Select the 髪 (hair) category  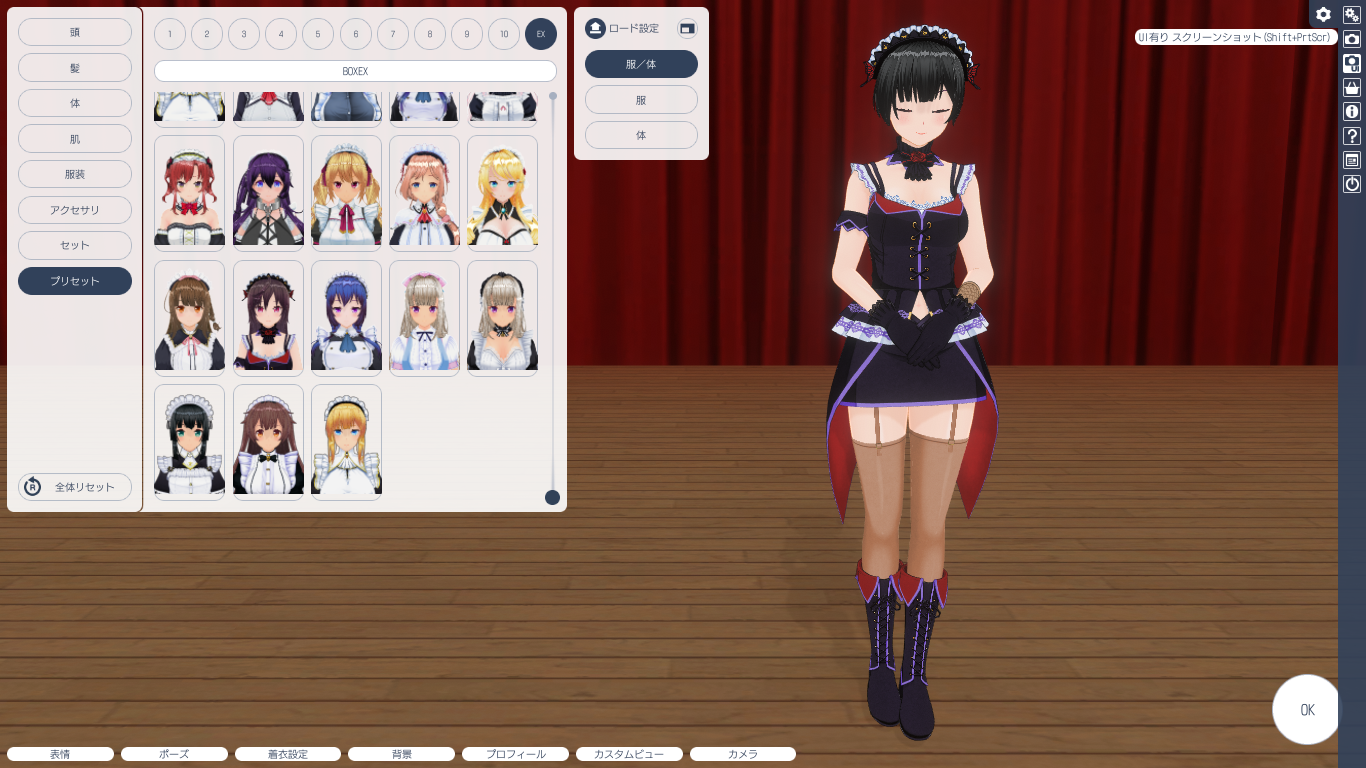[75, 68]
